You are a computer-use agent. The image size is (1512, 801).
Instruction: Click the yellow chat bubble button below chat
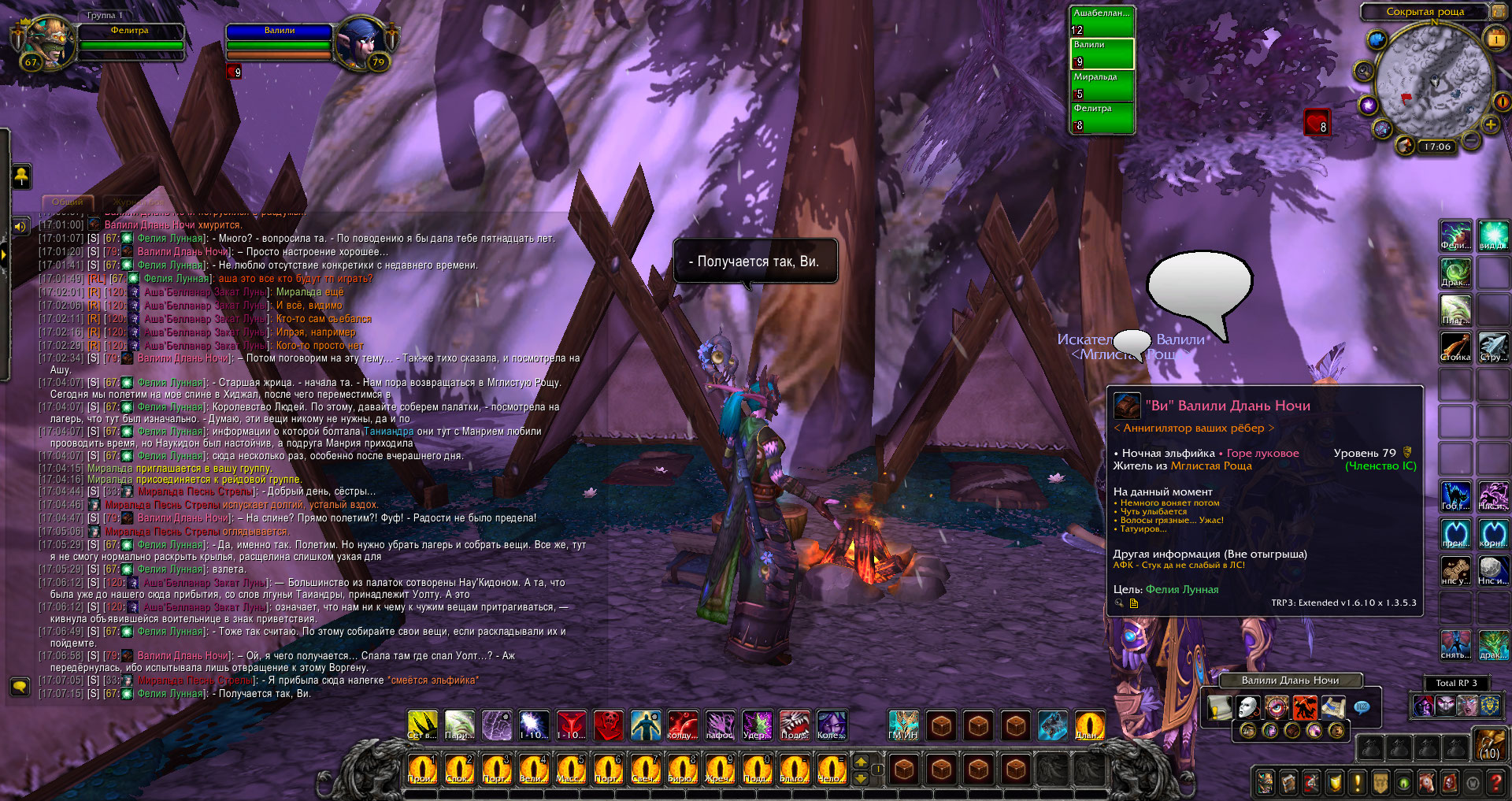pos(20,686)
